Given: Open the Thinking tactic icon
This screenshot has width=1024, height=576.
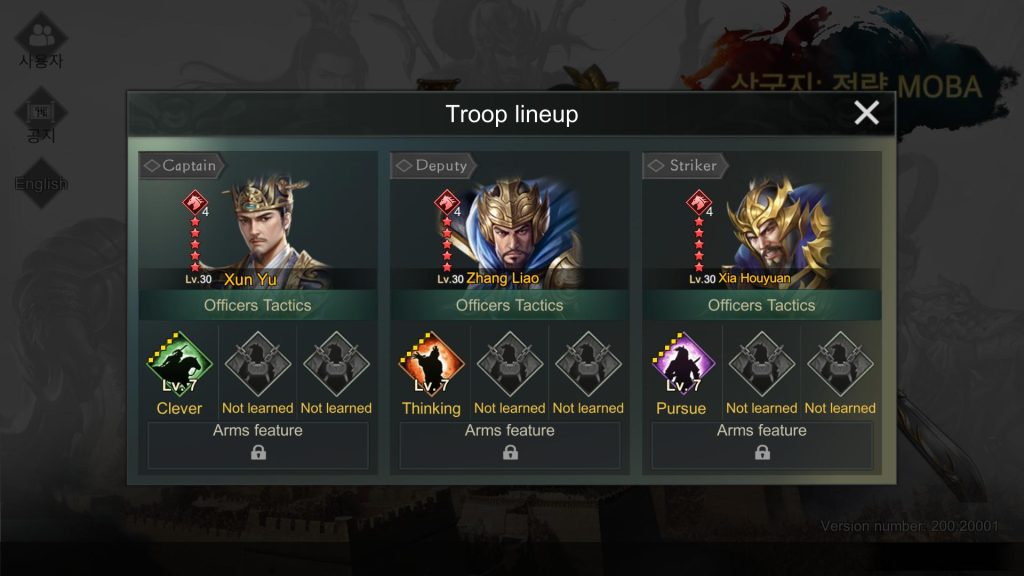Looking at the screenshot, I should [431, 365].
